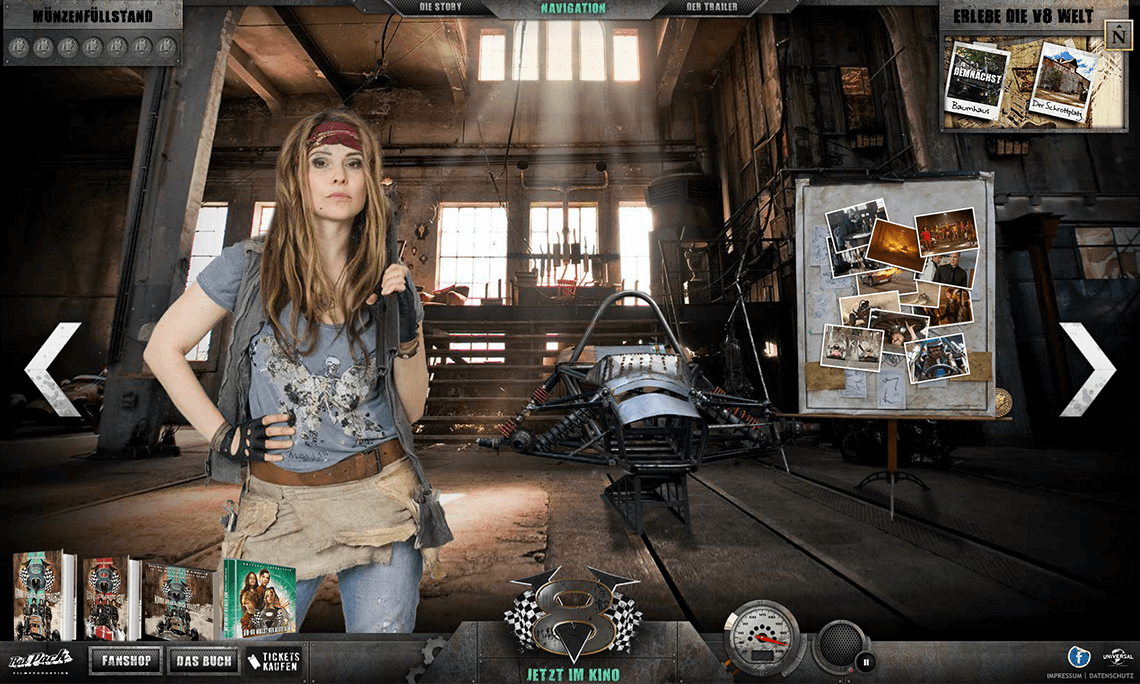Click the V8 checkered flag logo
The image size is (1140, 684).
pyautogui.click(x=573, y=613)
